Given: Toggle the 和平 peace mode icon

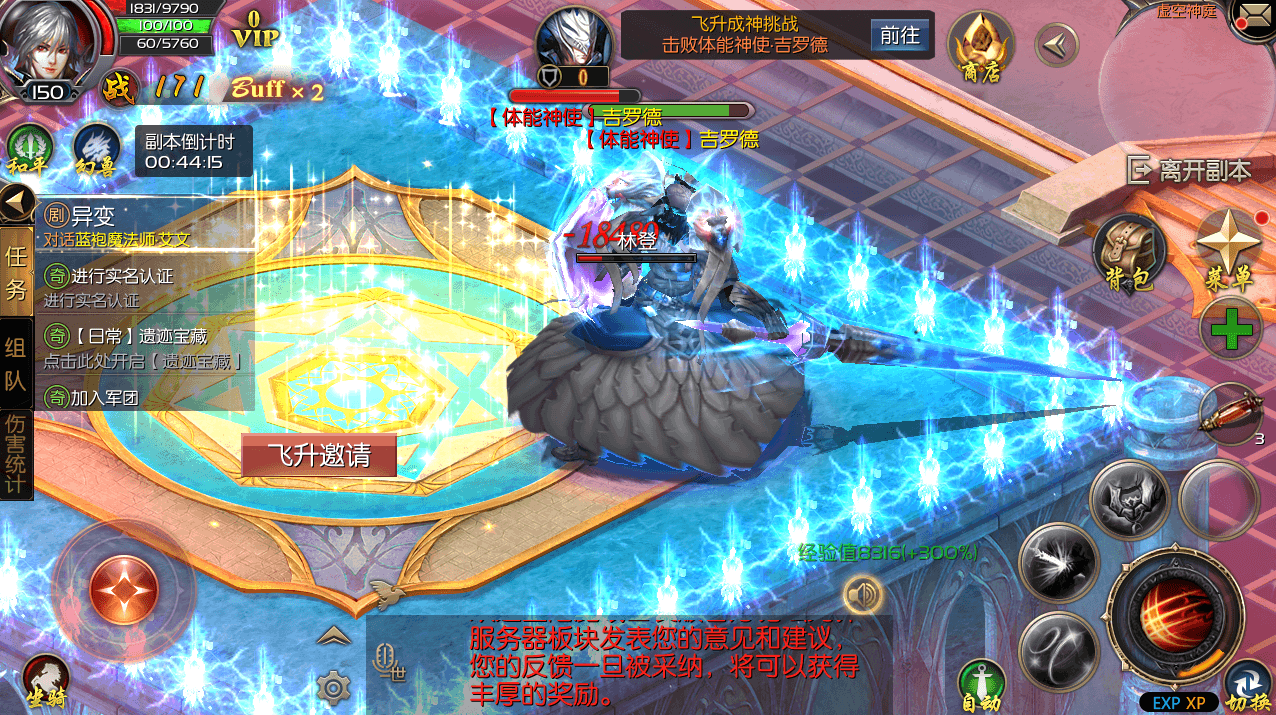Looking at the screenshot, I should tap(29, 149).
